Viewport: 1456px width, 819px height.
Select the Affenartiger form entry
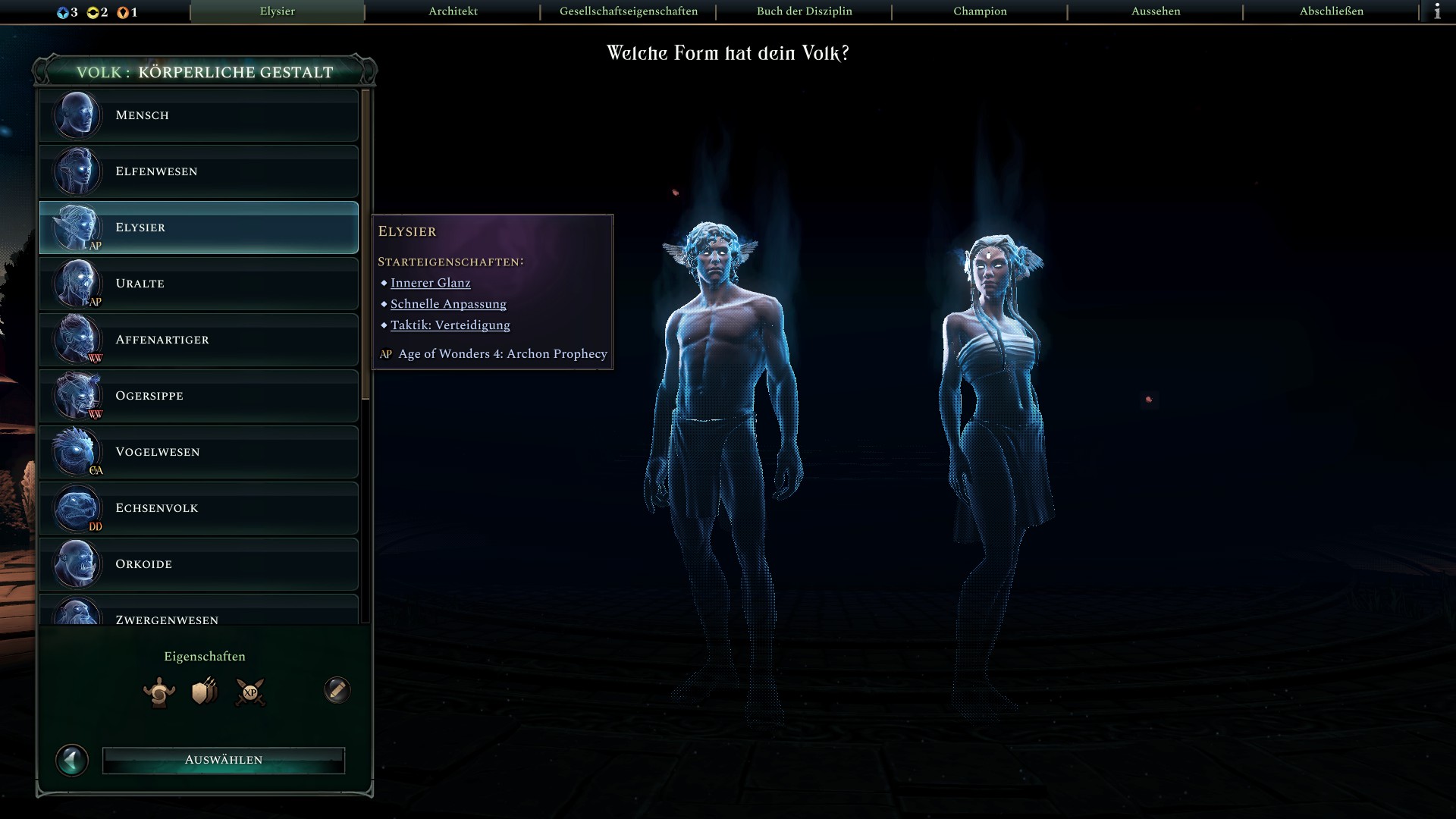pos(199,340)
